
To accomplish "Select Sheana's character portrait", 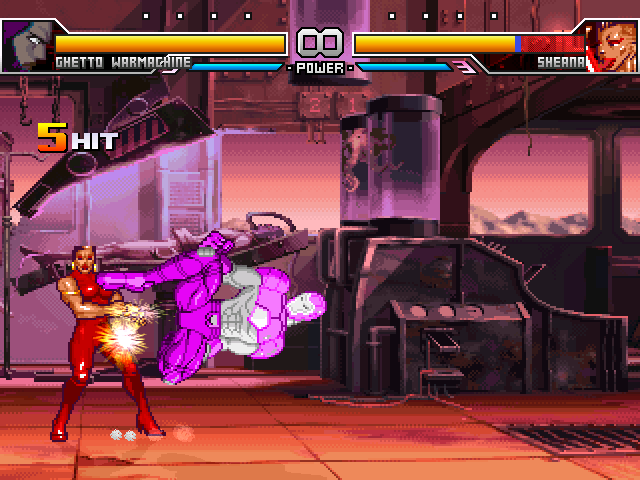I will [x=612, y=45].
